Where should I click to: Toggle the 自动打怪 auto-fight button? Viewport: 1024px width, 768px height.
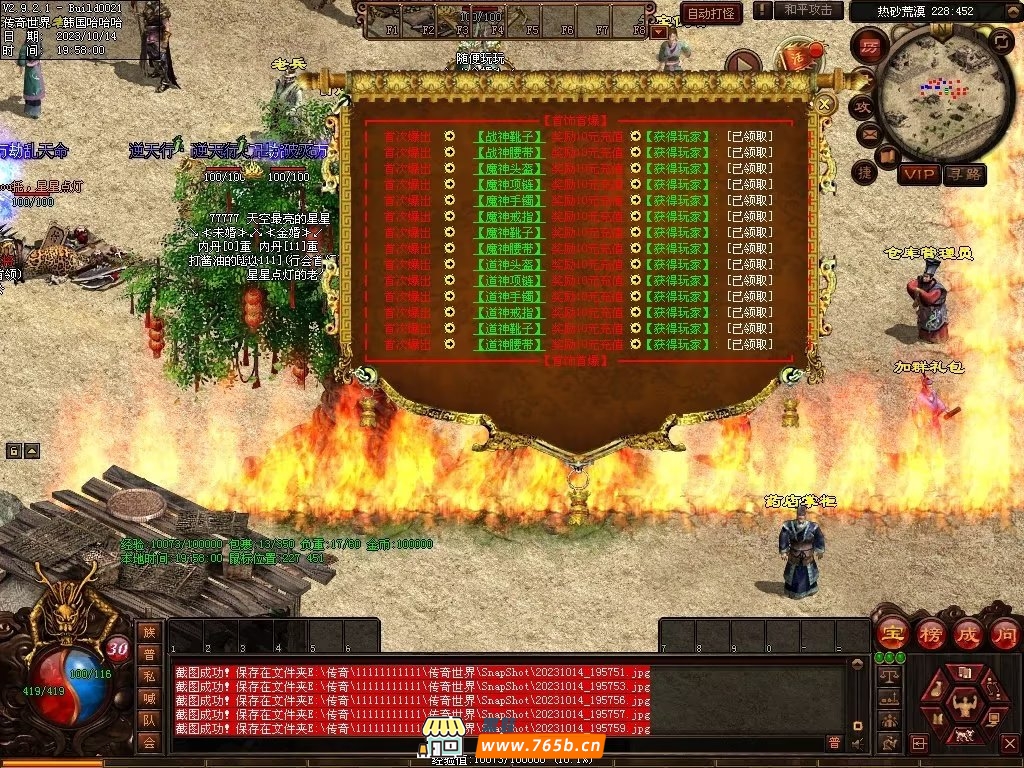[711, 13]
